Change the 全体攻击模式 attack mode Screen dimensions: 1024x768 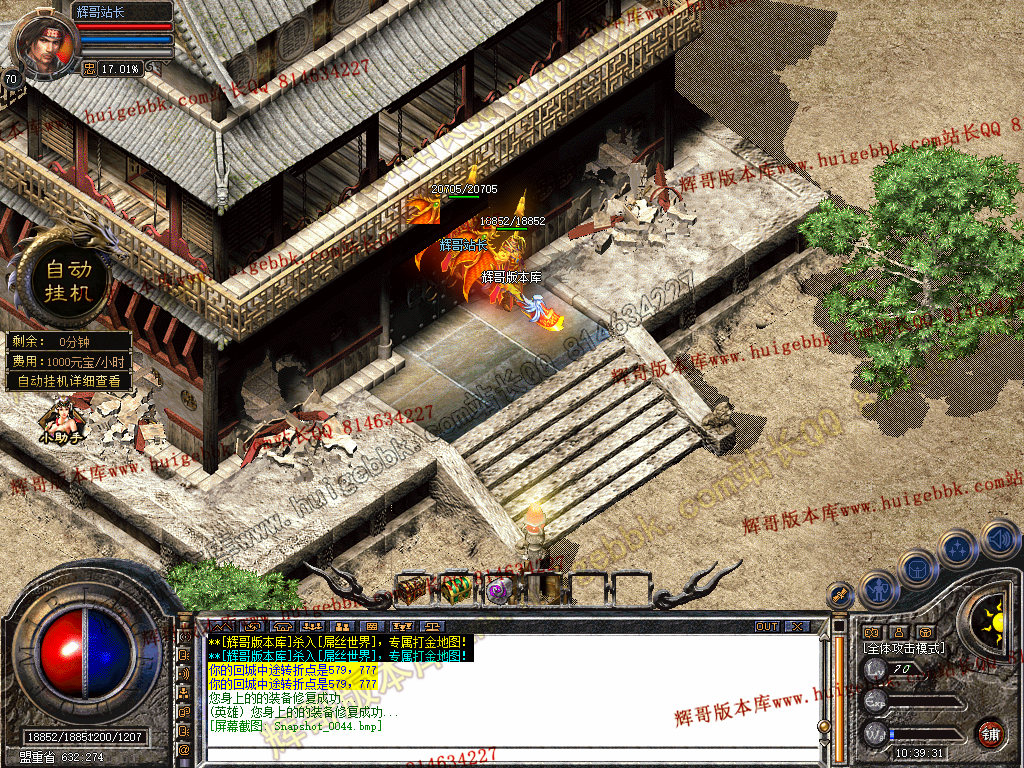pyautogui.click(x=904, y=648)
